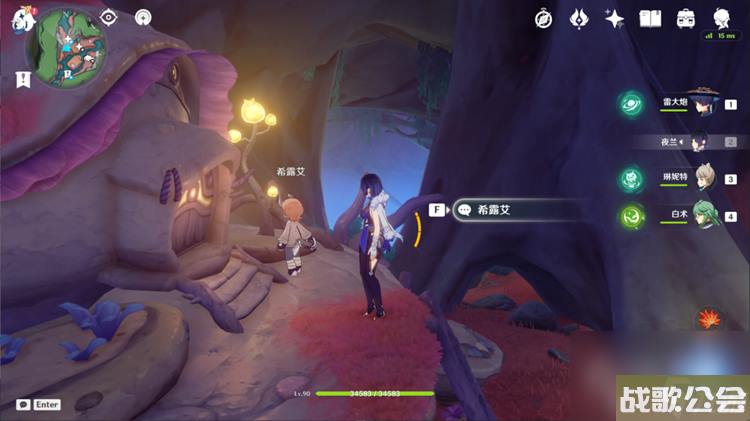Trigger the red leaf skill icon

710,319
